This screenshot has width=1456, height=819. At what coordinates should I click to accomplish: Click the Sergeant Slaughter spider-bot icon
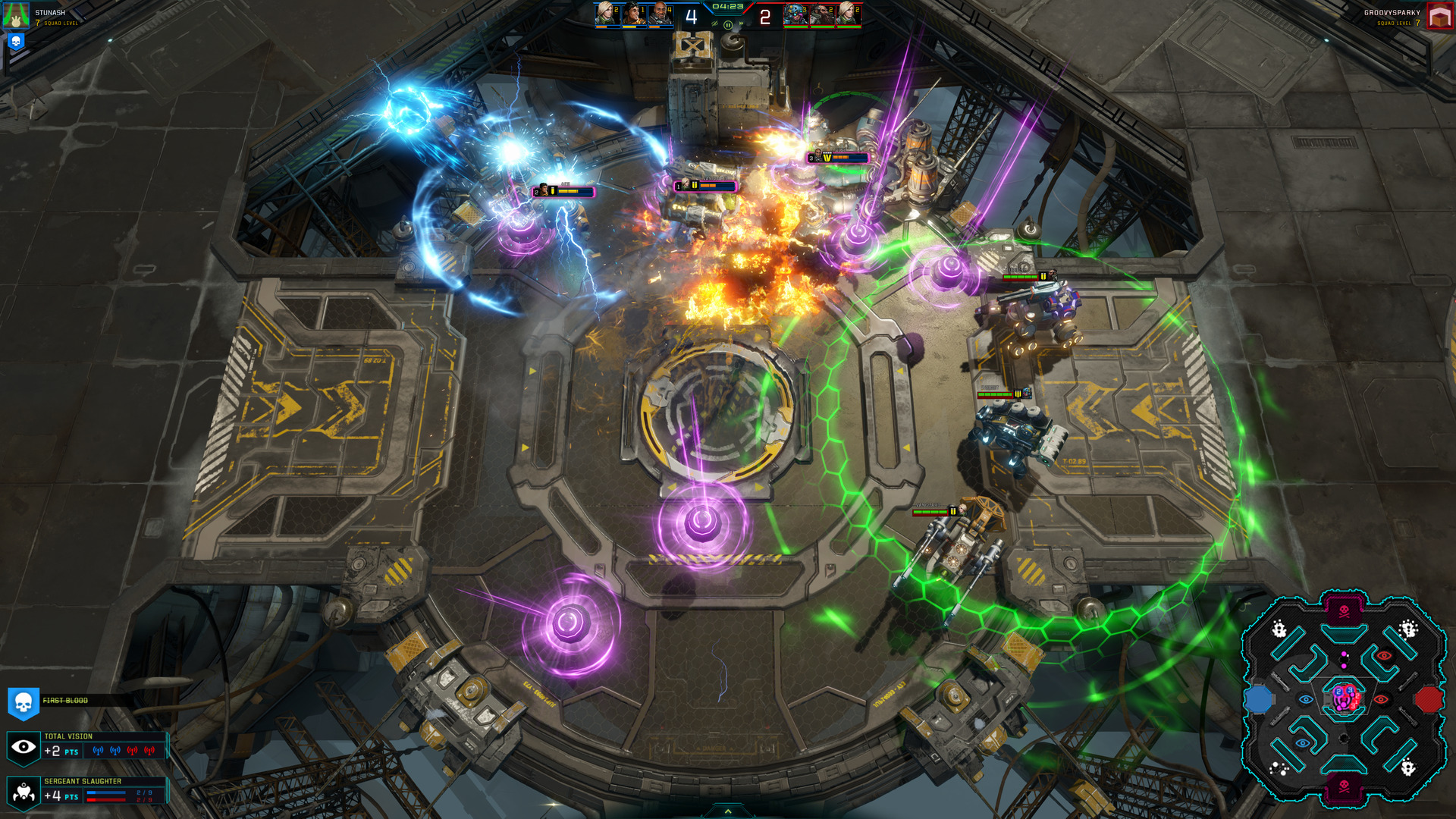(x=24, y=794)
